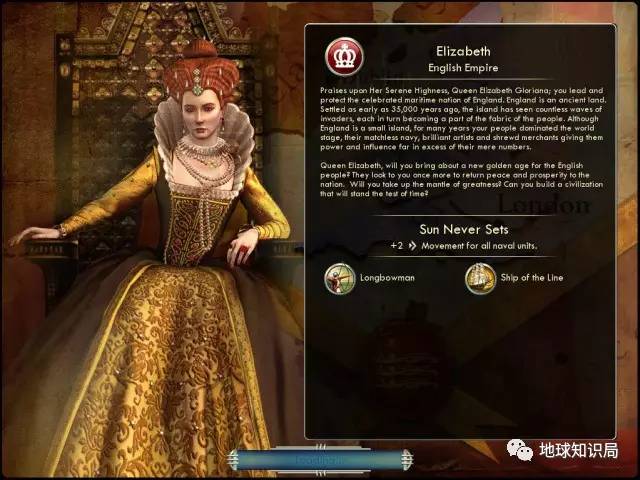Viewport: 640px width, 480px height.
Task: Click the English Empire crown emblem
Action: point(344,55)
